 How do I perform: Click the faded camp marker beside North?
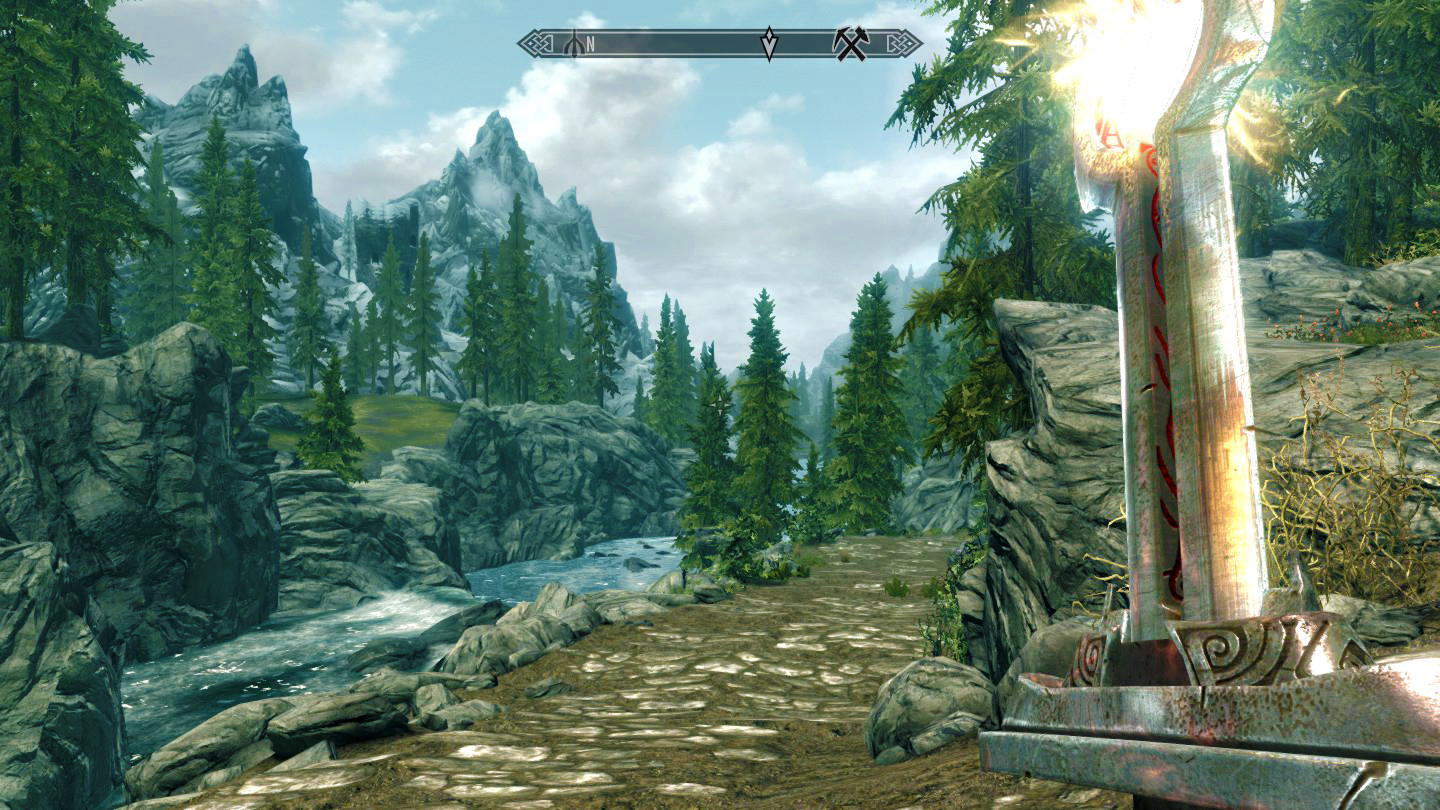(x=574, y=44)
